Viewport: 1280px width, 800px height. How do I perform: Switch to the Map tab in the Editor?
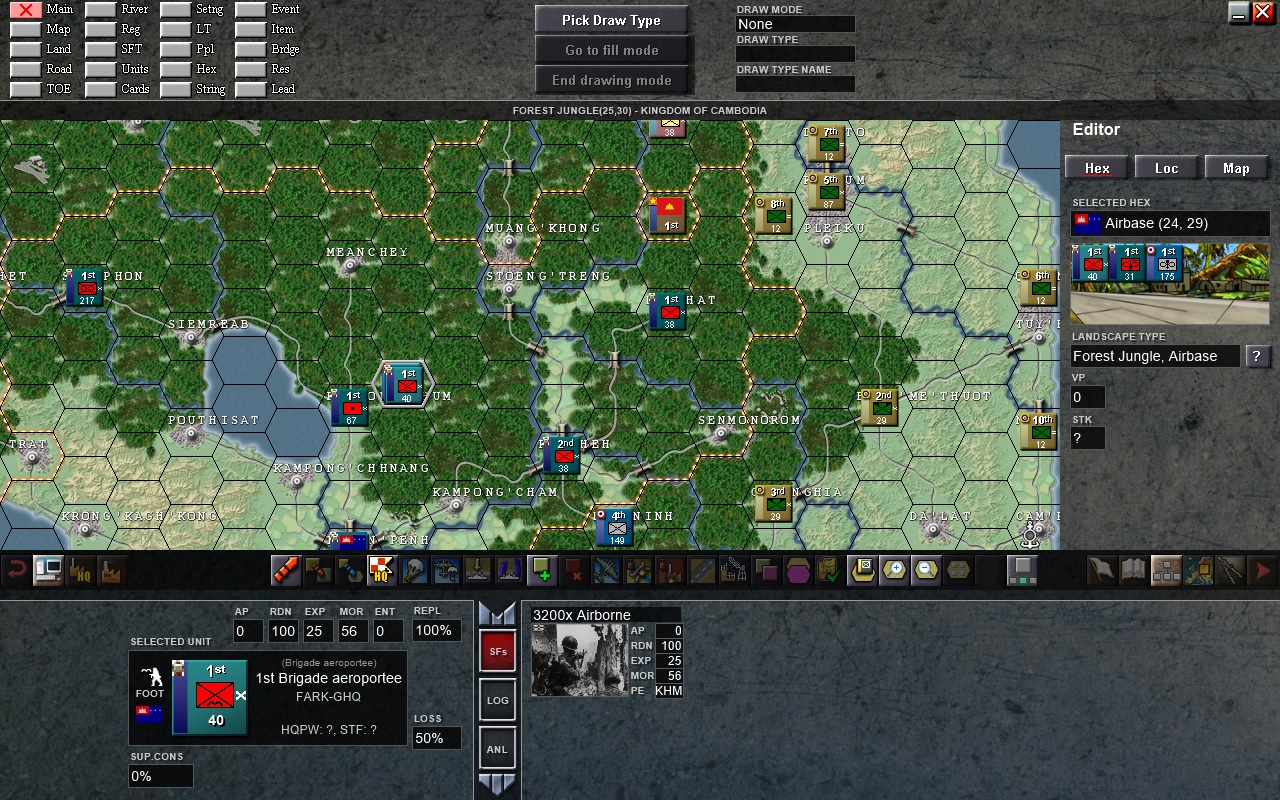[1236, 168]
